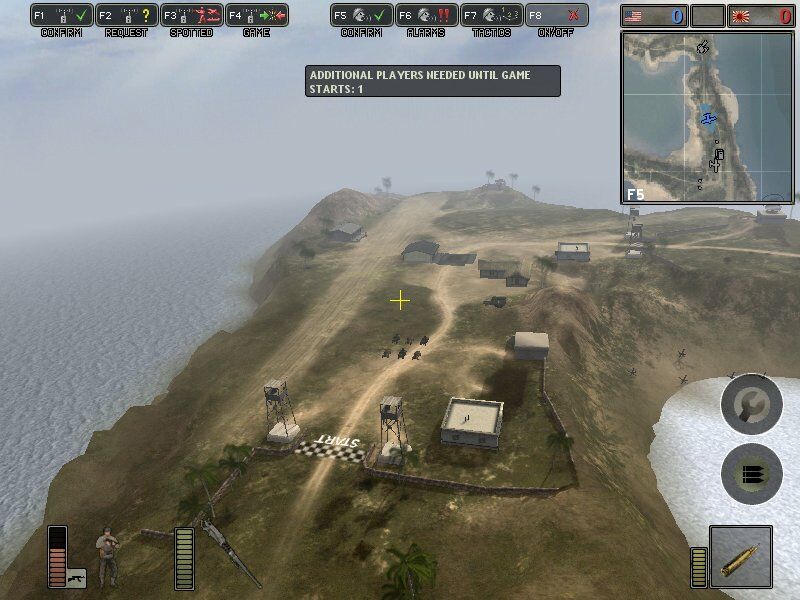Open the F2 Request radio menu

point(126,16)
